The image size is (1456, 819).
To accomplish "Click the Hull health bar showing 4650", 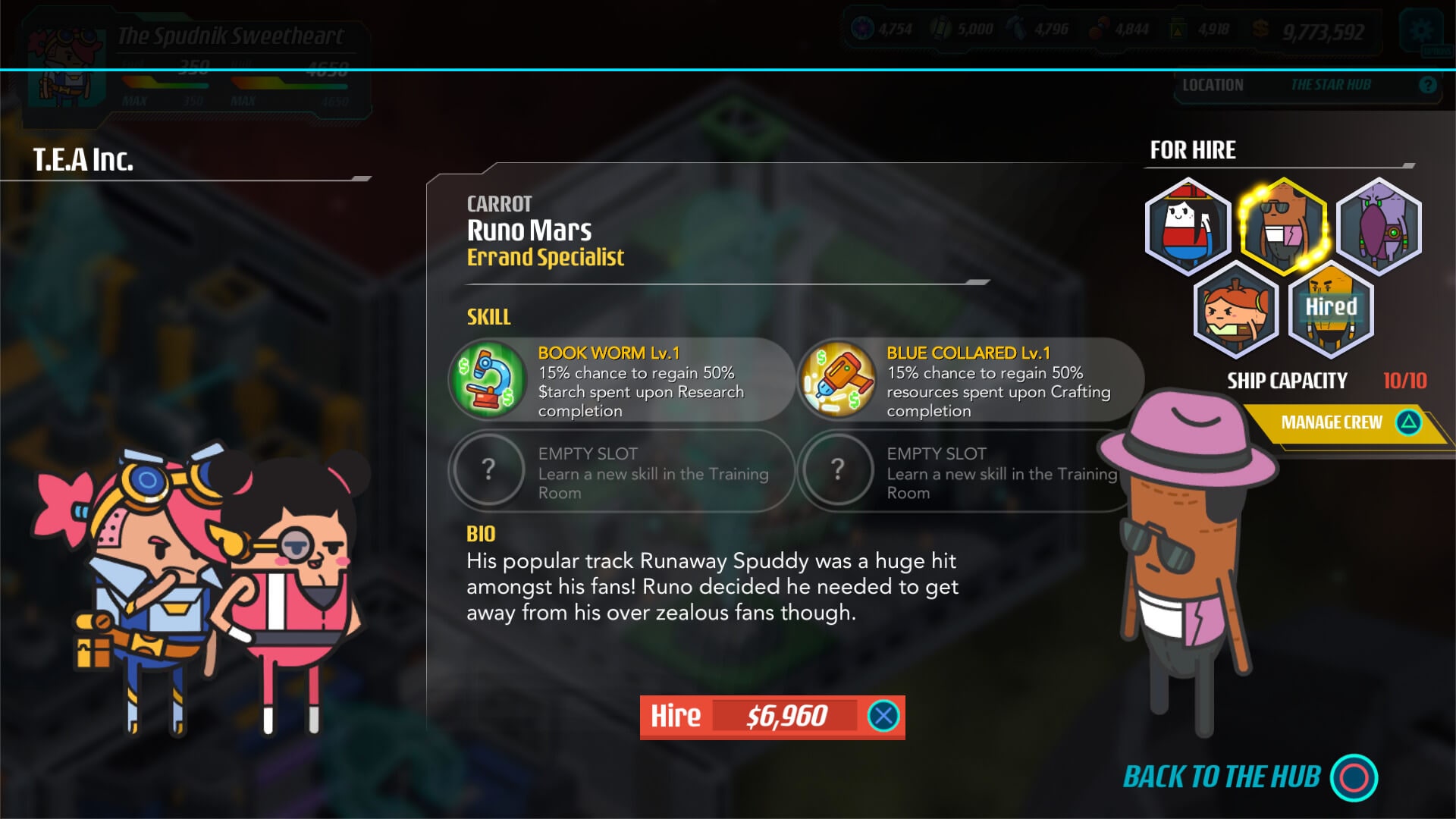I will pyautogui.click(x=288, y=85).
